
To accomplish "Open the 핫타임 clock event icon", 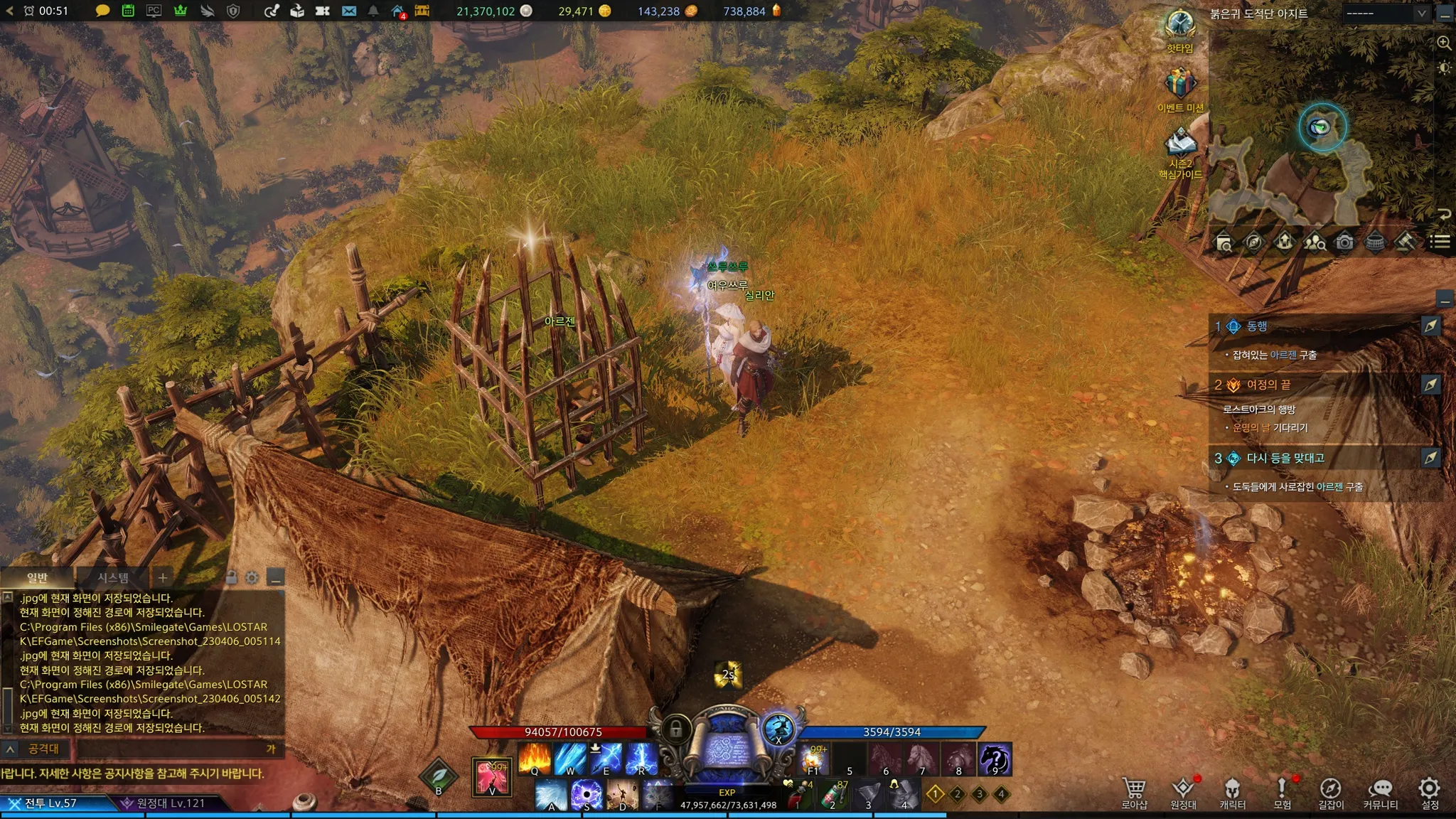I will tap(1179, 25).
